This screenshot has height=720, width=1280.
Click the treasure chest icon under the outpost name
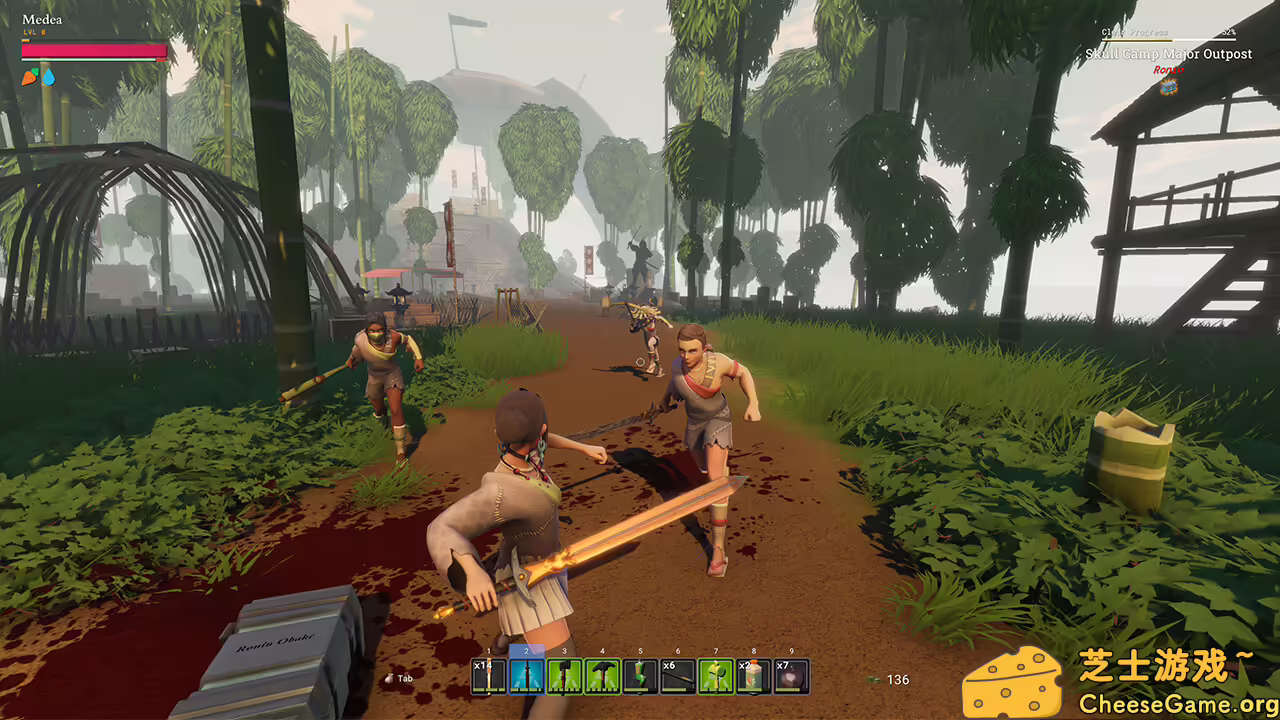pyautogui.click(x=1168, y=86)
